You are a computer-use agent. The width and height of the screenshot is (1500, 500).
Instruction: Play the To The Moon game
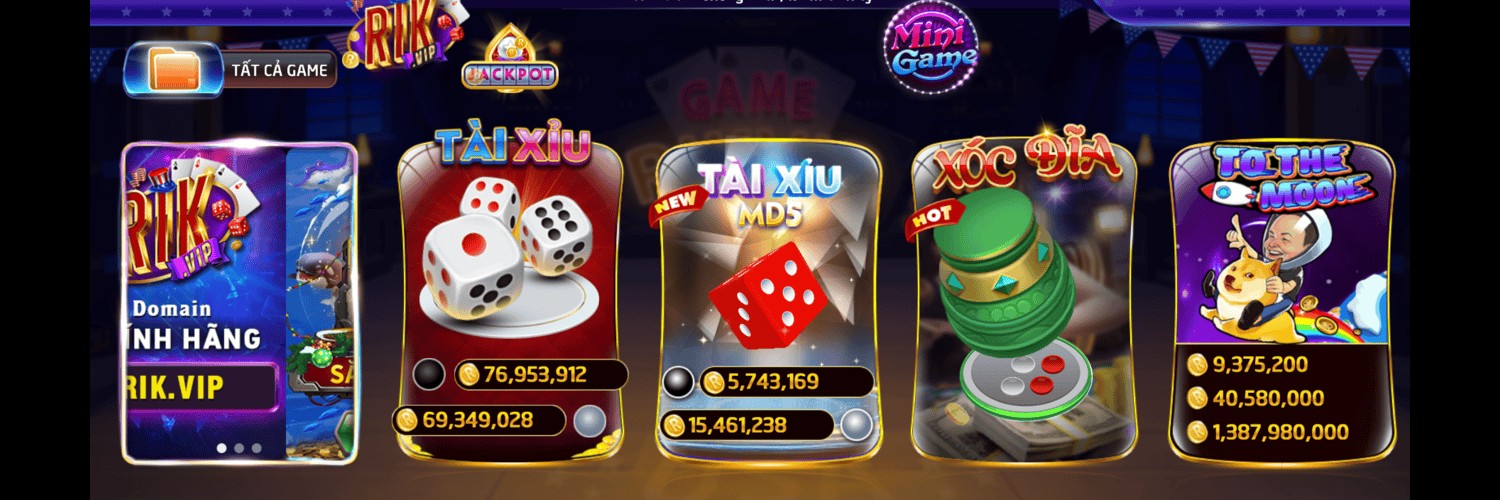coord(1282,270)
